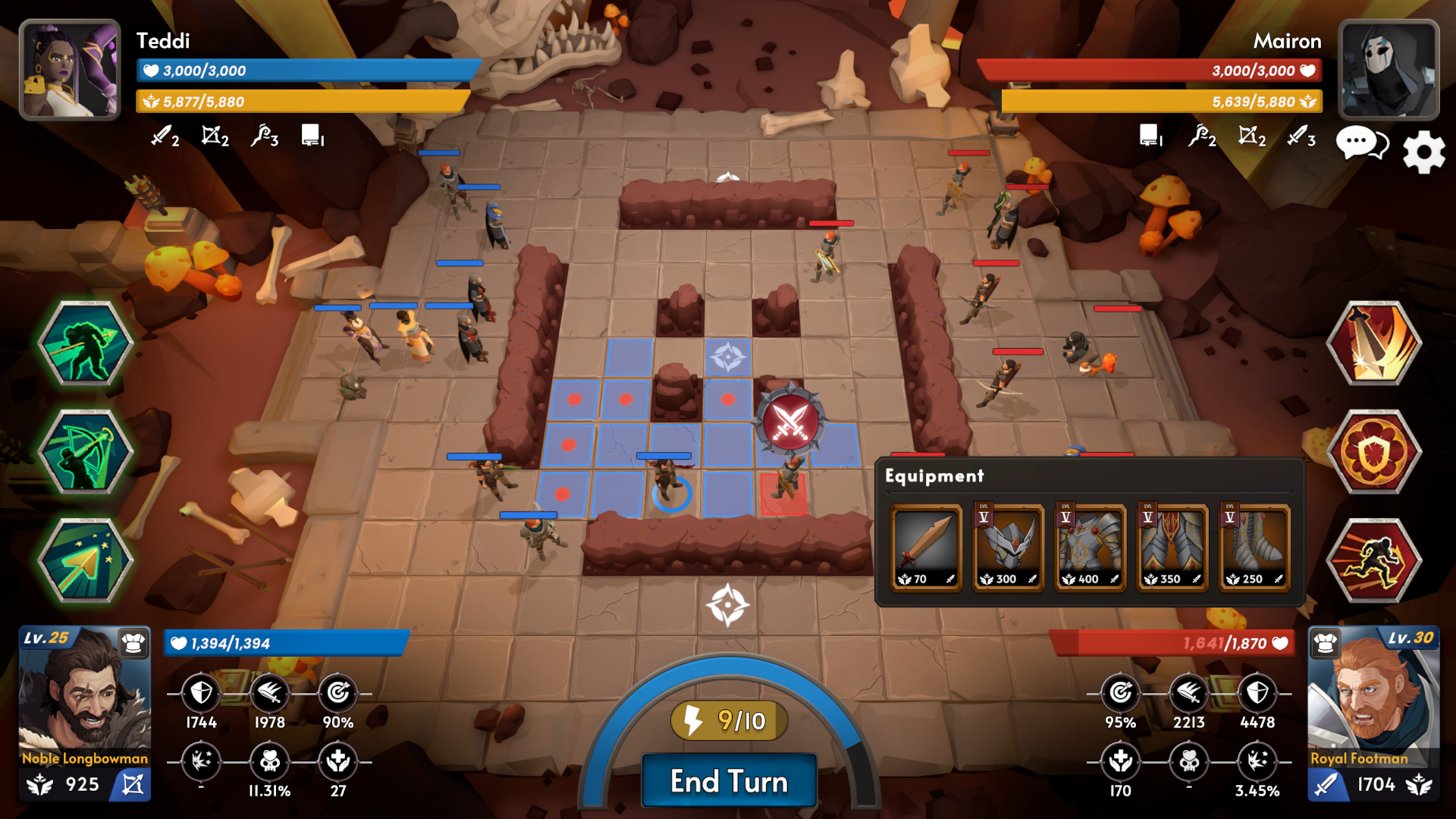Select the chest armor costing 400

1090,548
